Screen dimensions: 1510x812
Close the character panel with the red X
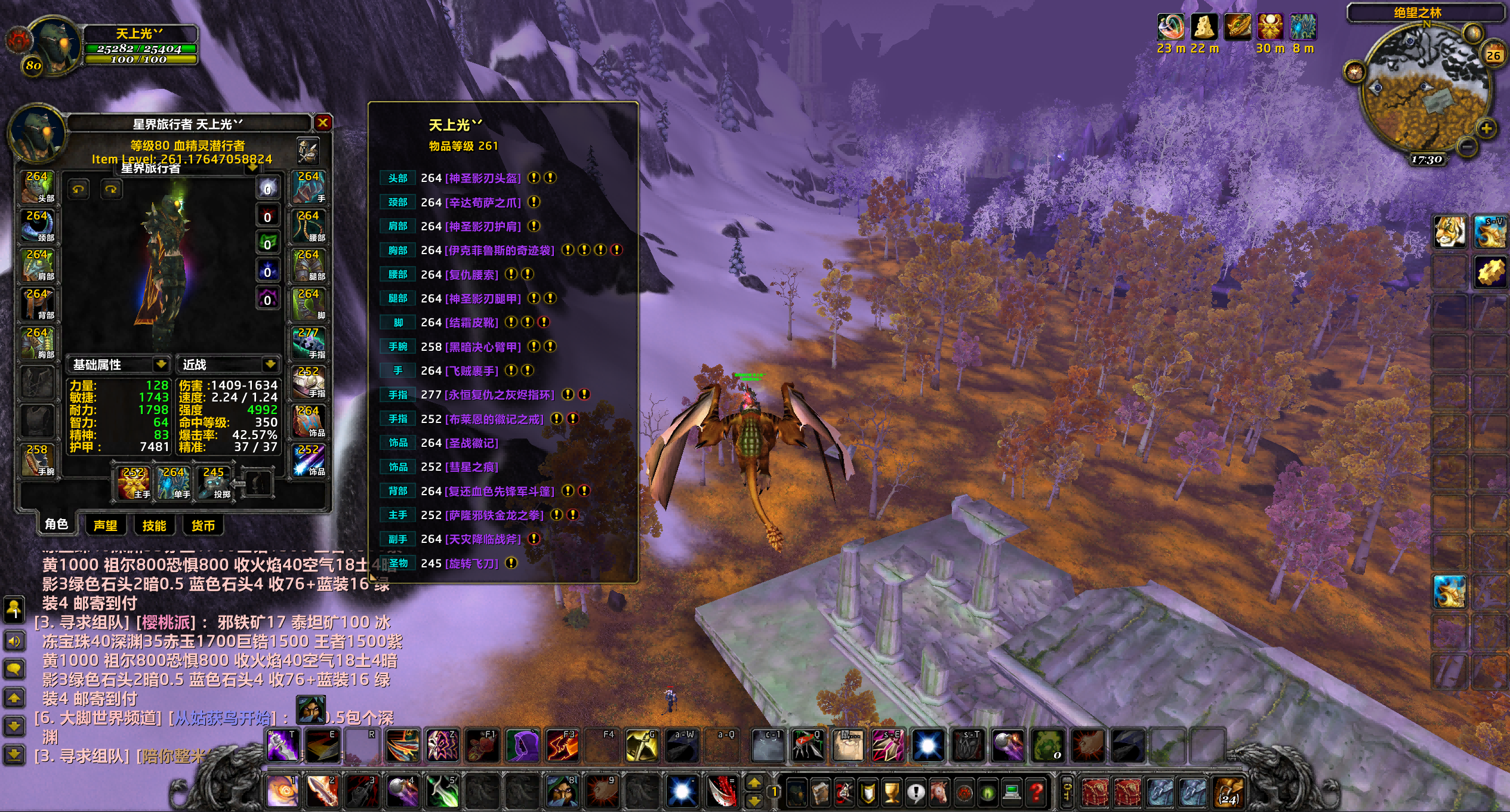click(323, 123)
